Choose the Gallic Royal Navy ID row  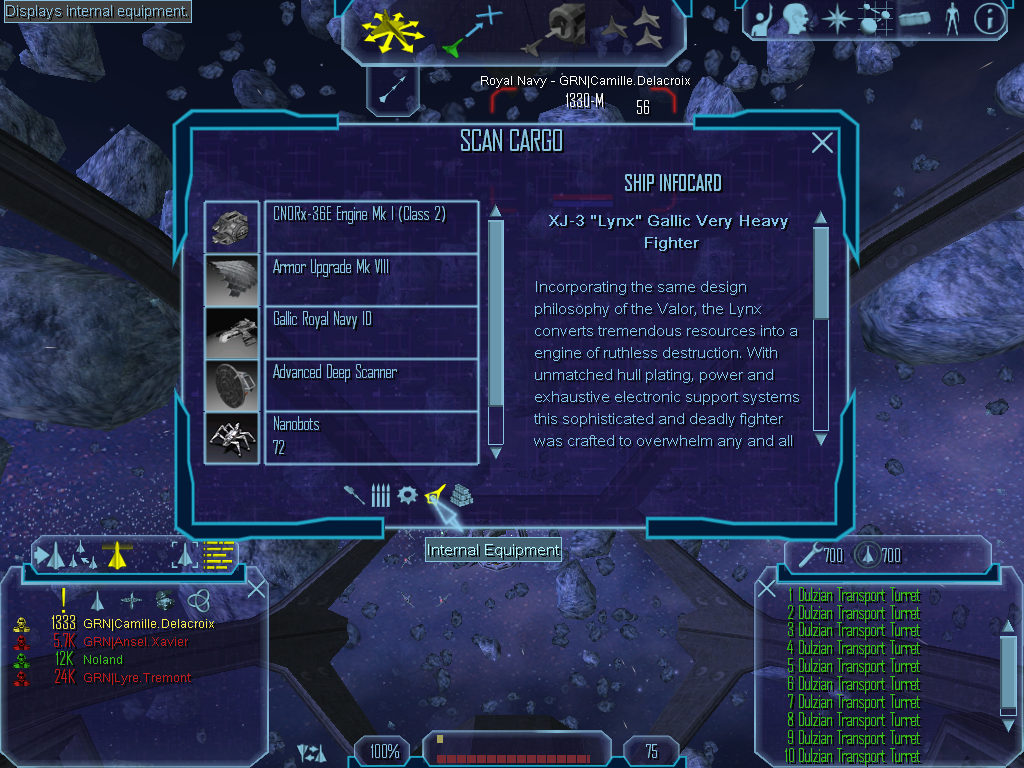(x=370, y=331)
